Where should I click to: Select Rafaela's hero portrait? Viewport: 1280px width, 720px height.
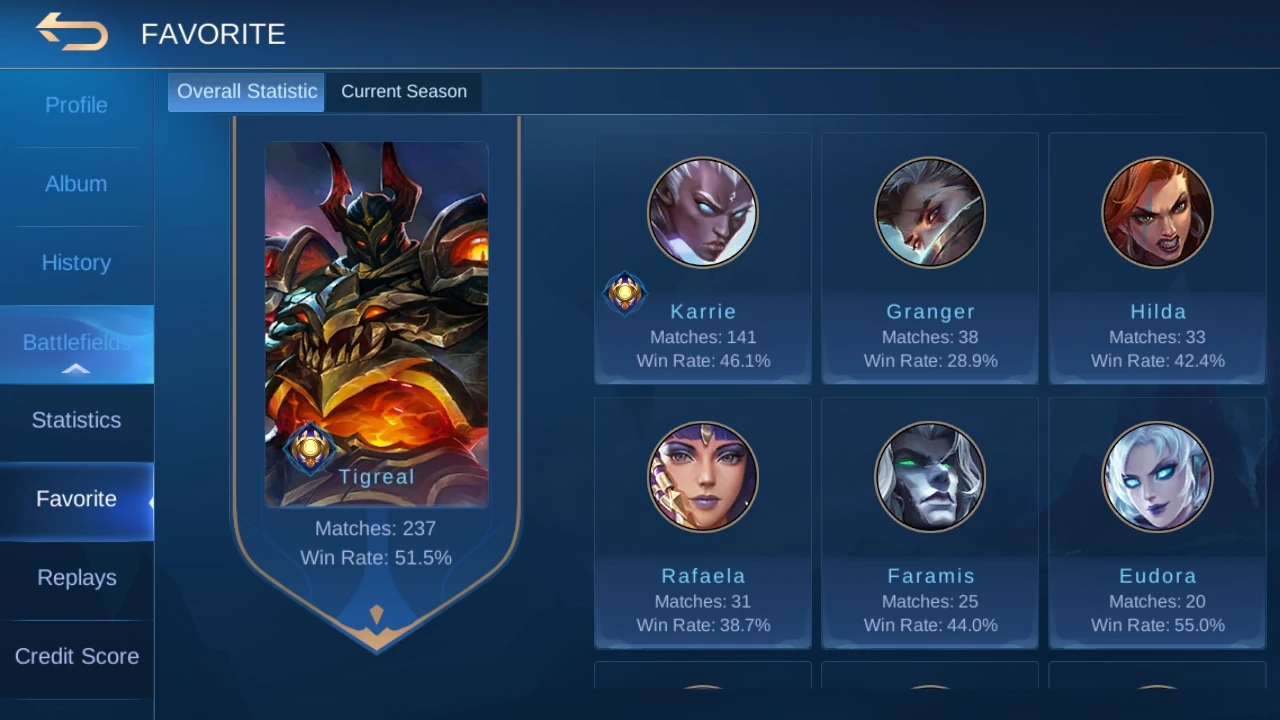pos(703,477)
